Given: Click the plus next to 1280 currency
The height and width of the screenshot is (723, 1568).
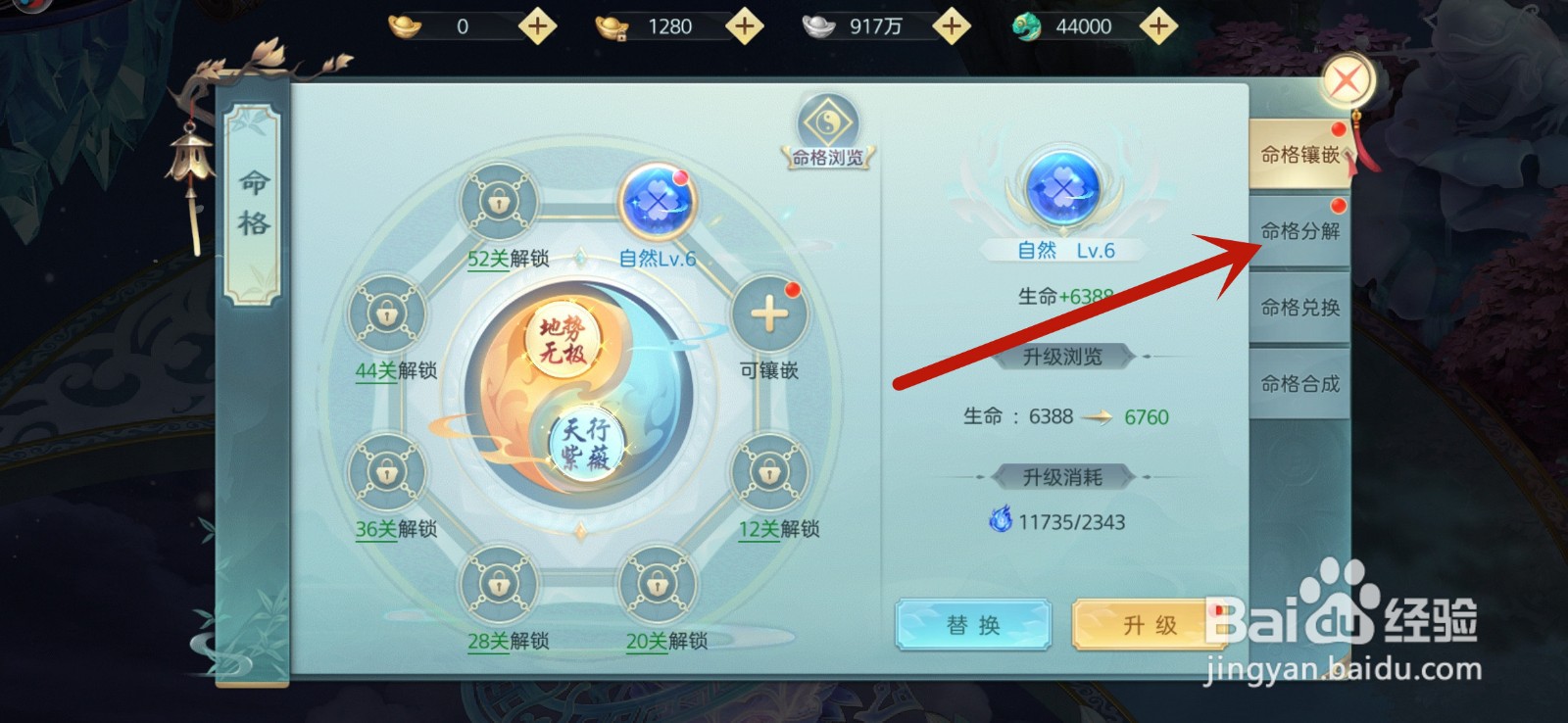Looking at the screenshot, I should pyautogui.click(x=745, y=26).
